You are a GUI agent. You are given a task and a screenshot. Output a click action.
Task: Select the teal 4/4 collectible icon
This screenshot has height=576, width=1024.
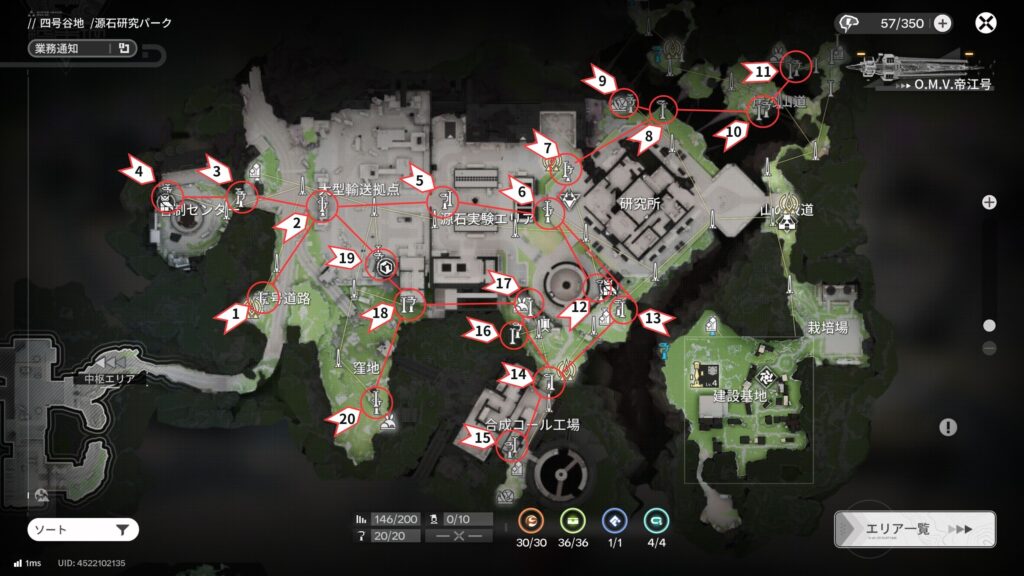click(x=656, y=521)
